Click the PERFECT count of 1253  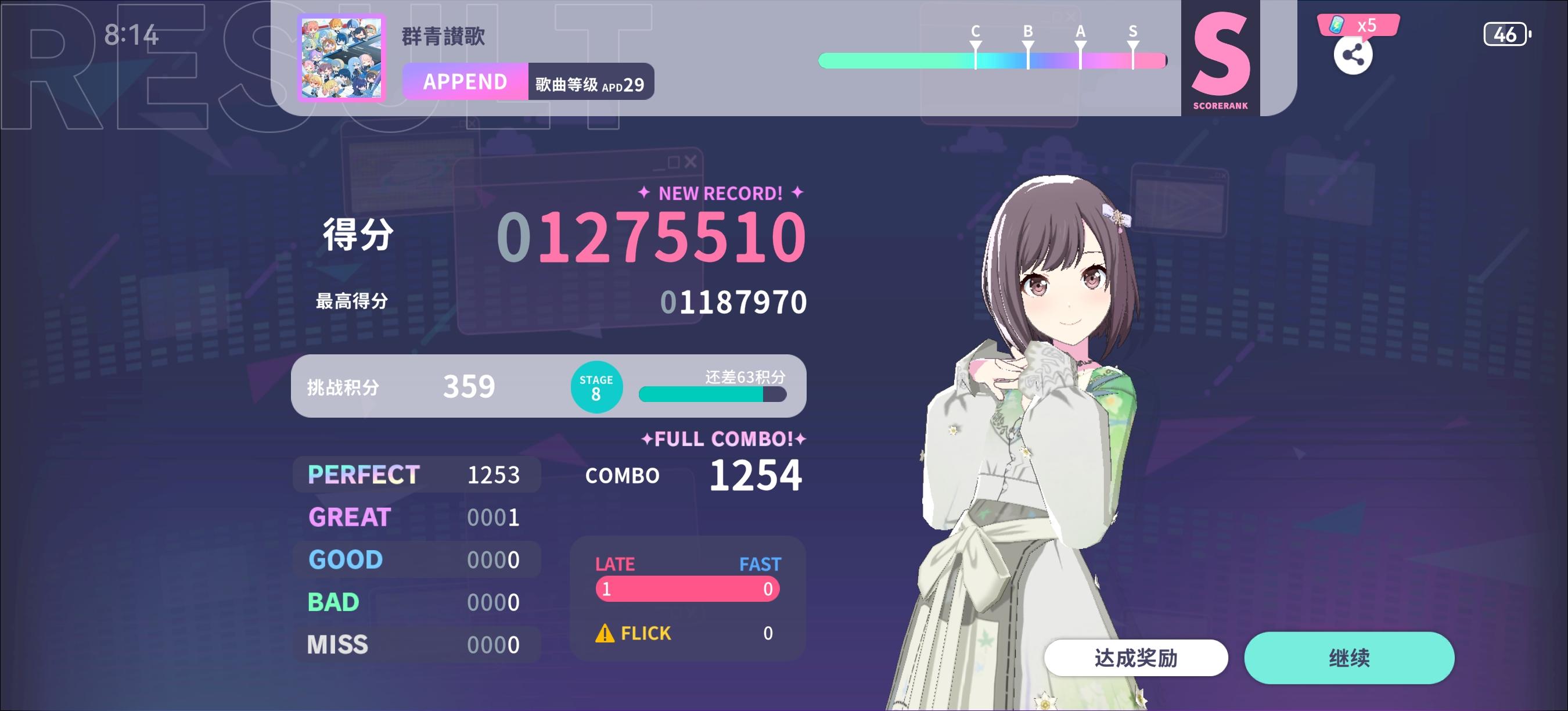494,474
